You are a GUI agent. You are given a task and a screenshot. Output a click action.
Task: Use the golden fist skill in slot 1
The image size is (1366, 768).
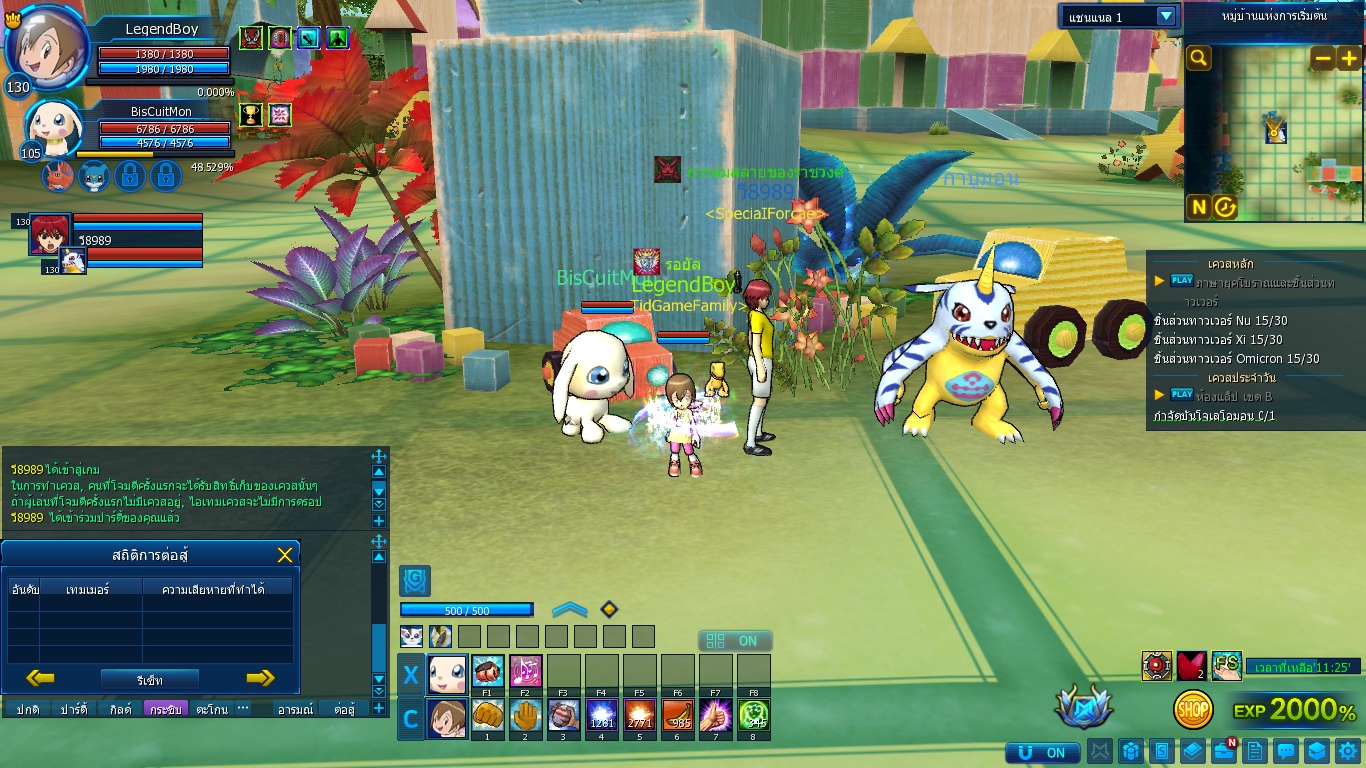point(488,714)
